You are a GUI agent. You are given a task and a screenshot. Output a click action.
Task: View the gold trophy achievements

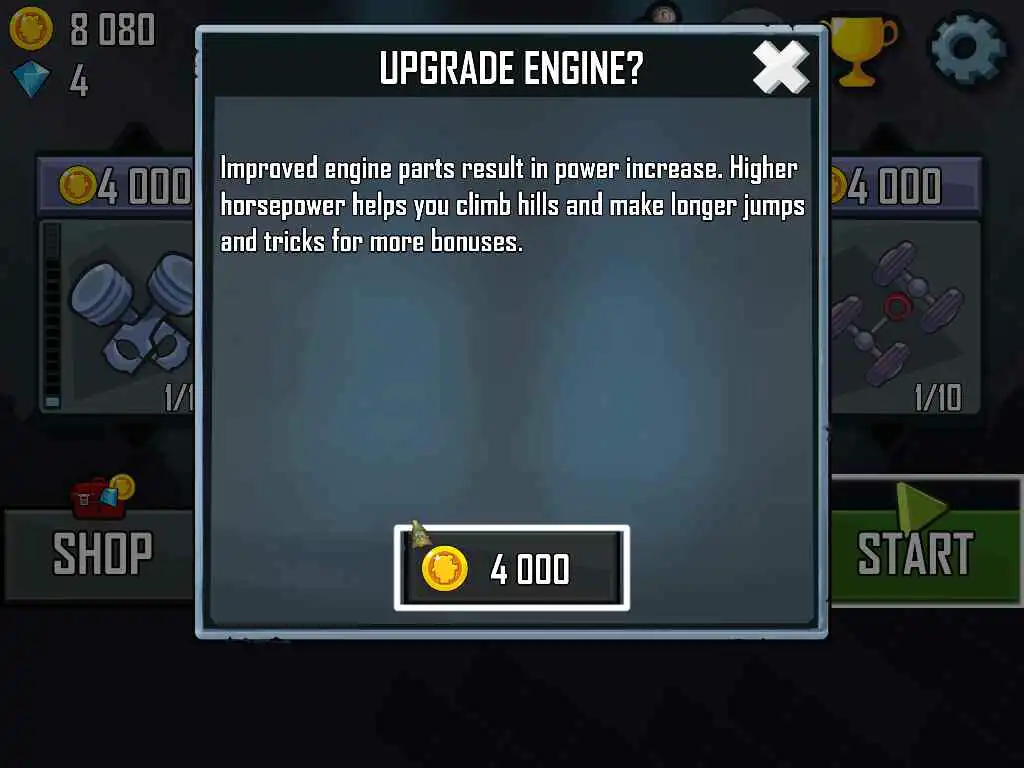859,50
